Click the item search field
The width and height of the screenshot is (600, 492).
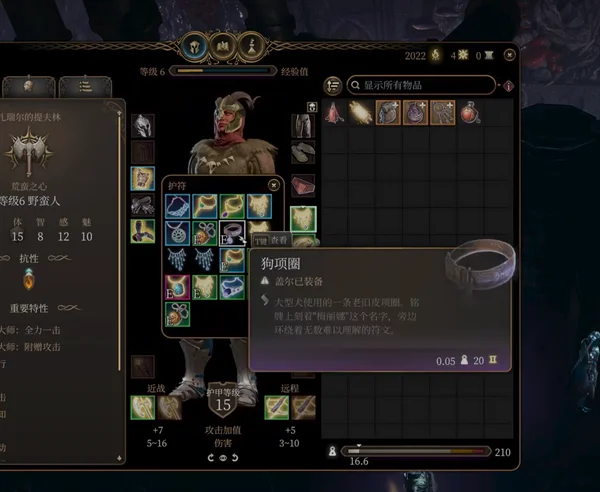coord(425,85)
